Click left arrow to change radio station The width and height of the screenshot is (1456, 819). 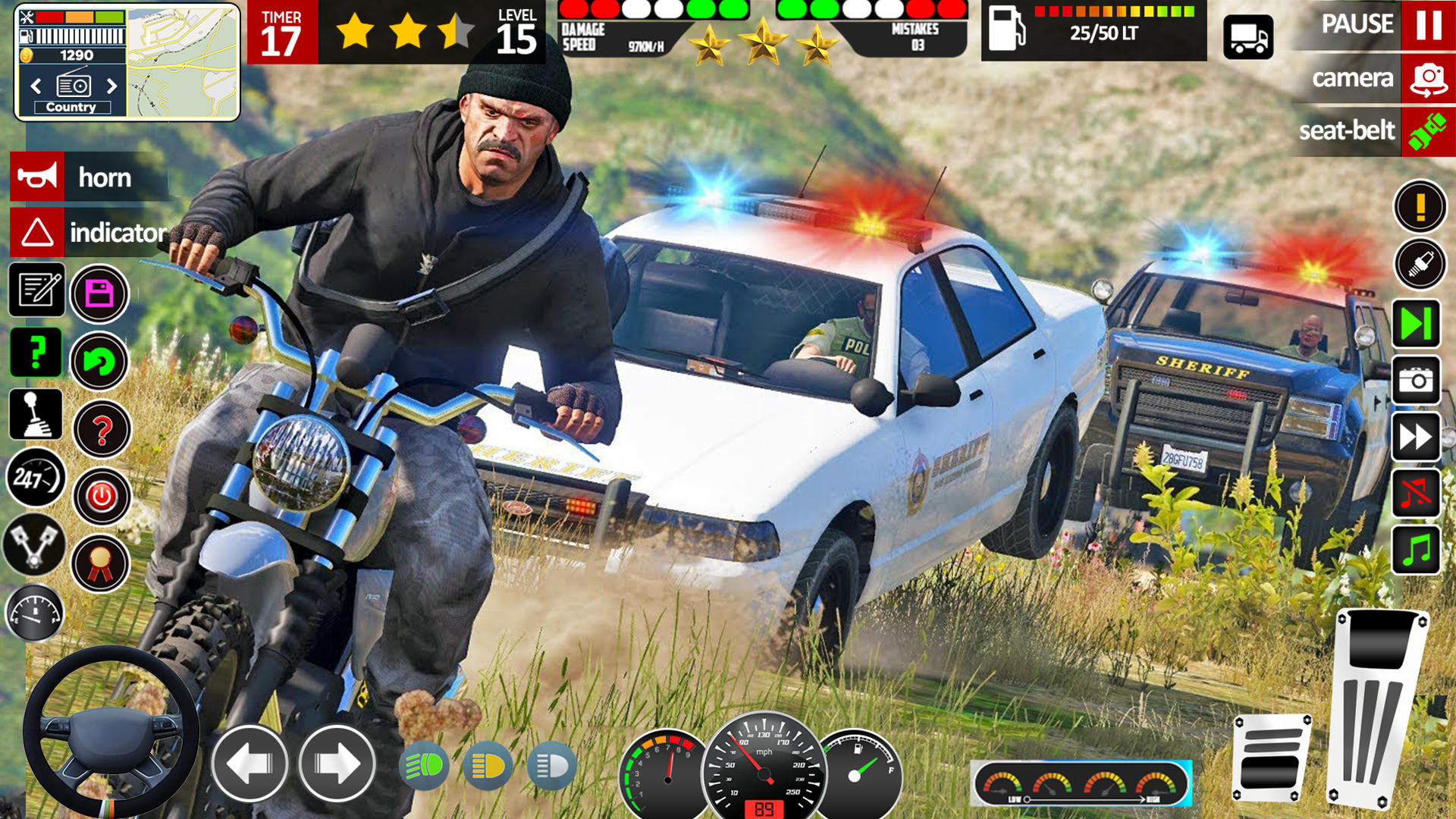pos(36,86)
